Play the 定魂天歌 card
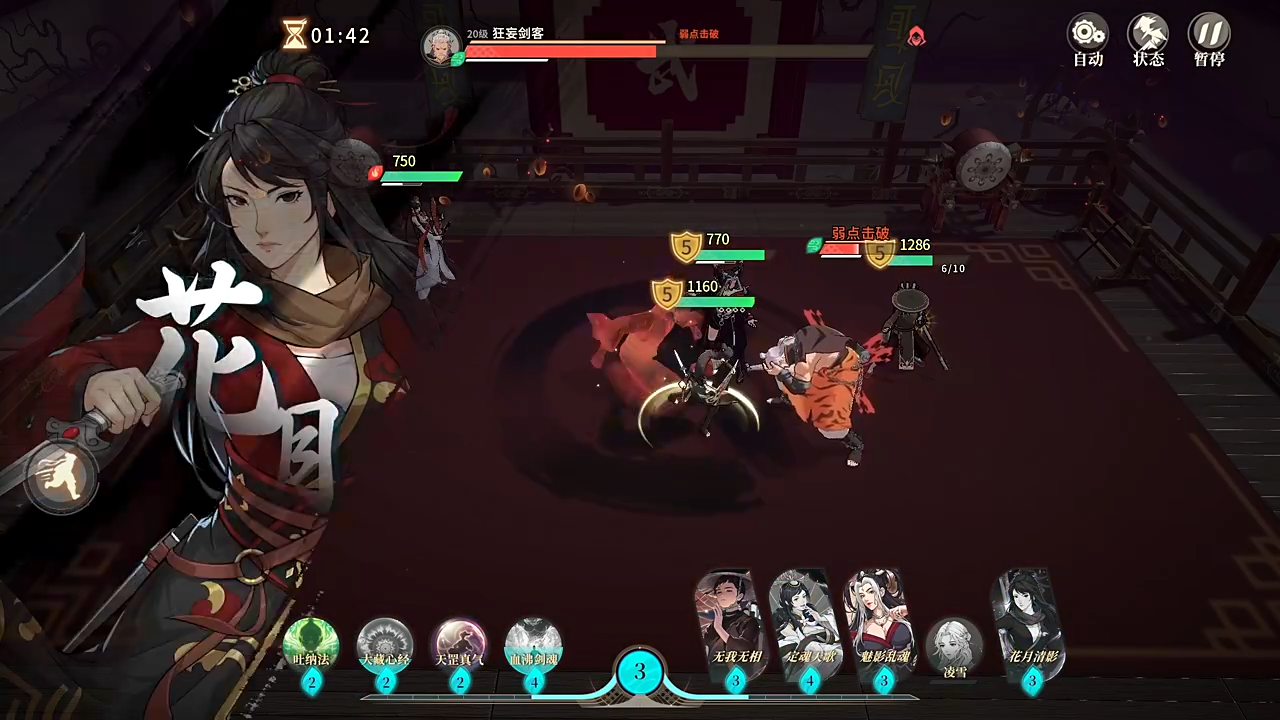Viewport: 1280px width, 720px height. pos(808,622)
